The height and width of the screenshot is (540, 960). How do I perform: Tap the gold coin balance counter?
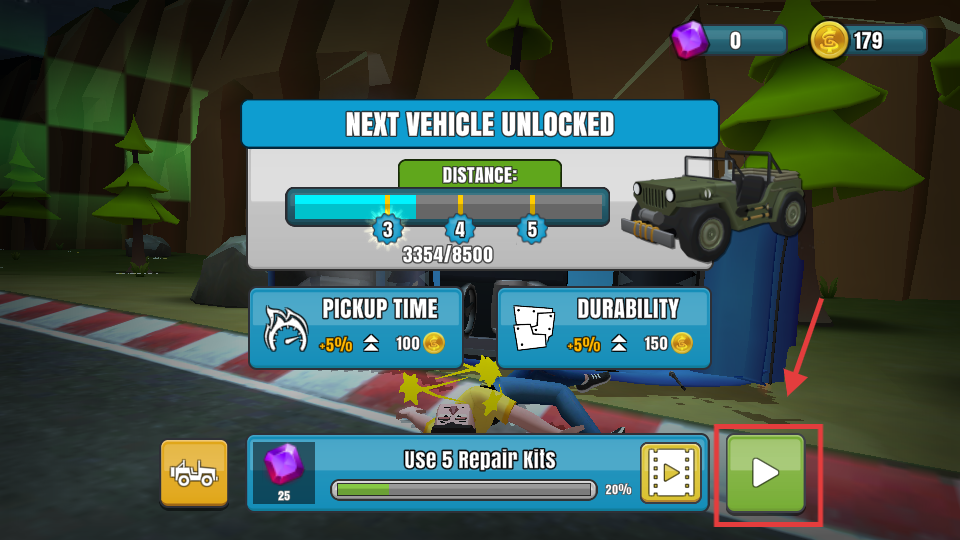pos(868,40)
